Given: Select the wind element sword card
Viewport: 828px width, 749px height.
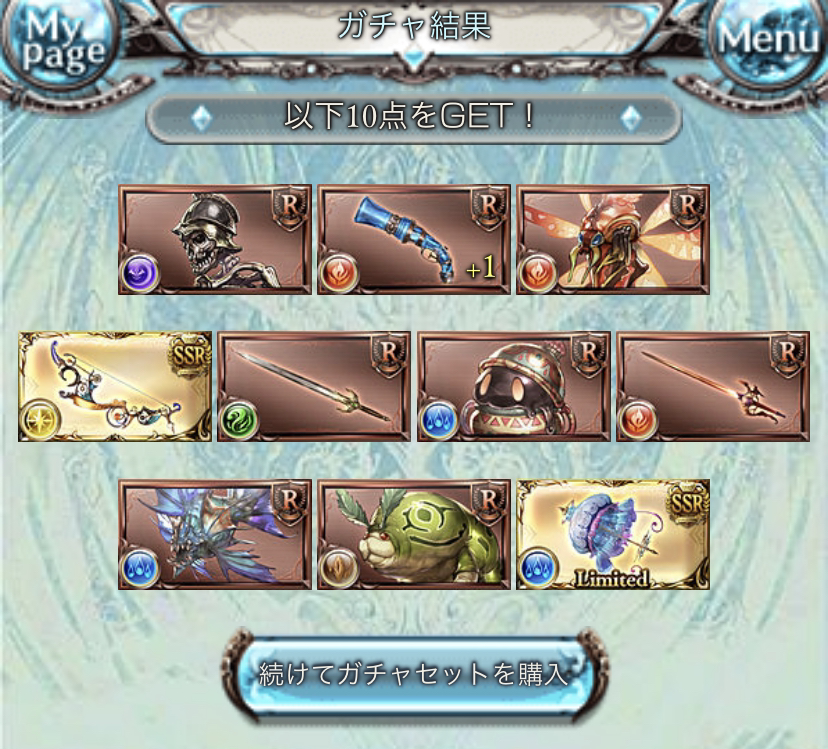Looking at the screenshot, I should 313,387.
